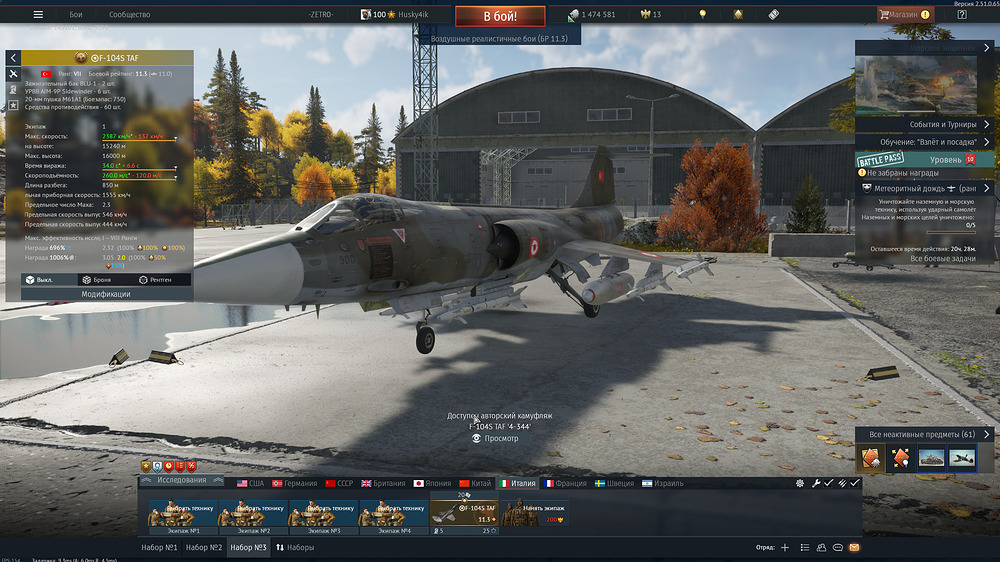Open the "Магазин" shop
Screen dimensions: 1000x562
[x=904, y=15]
